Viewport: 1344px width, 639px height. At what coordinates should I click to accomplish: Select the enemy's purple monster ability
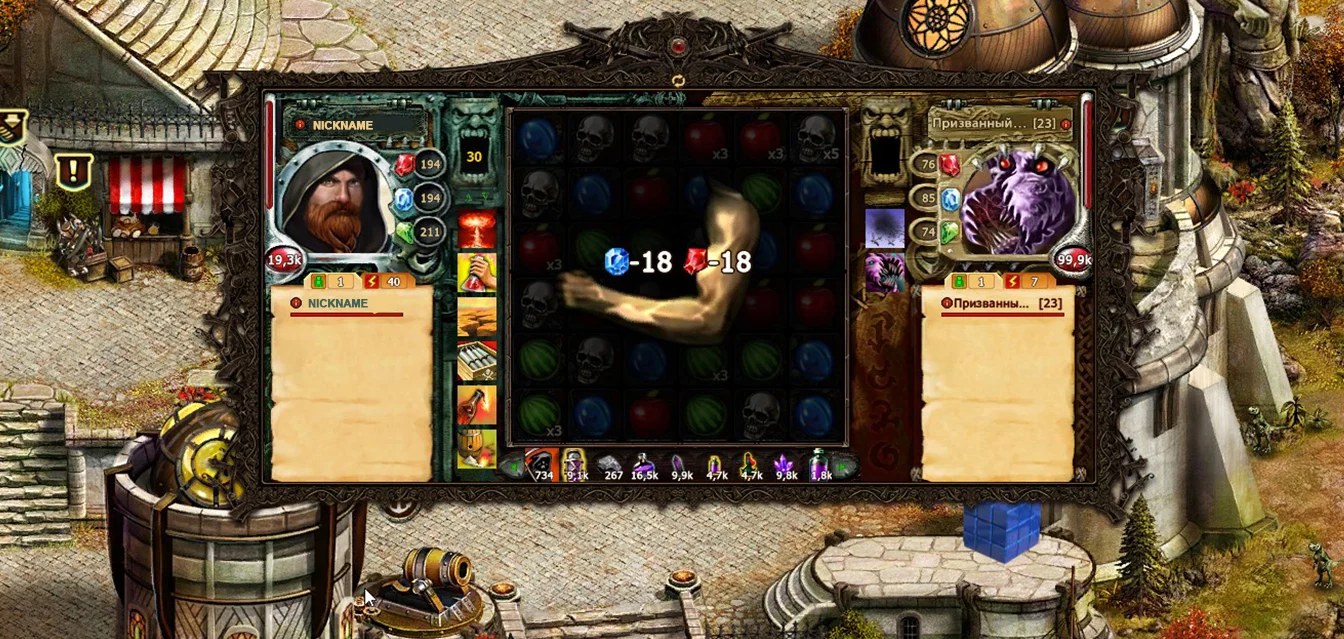[885, 273]
